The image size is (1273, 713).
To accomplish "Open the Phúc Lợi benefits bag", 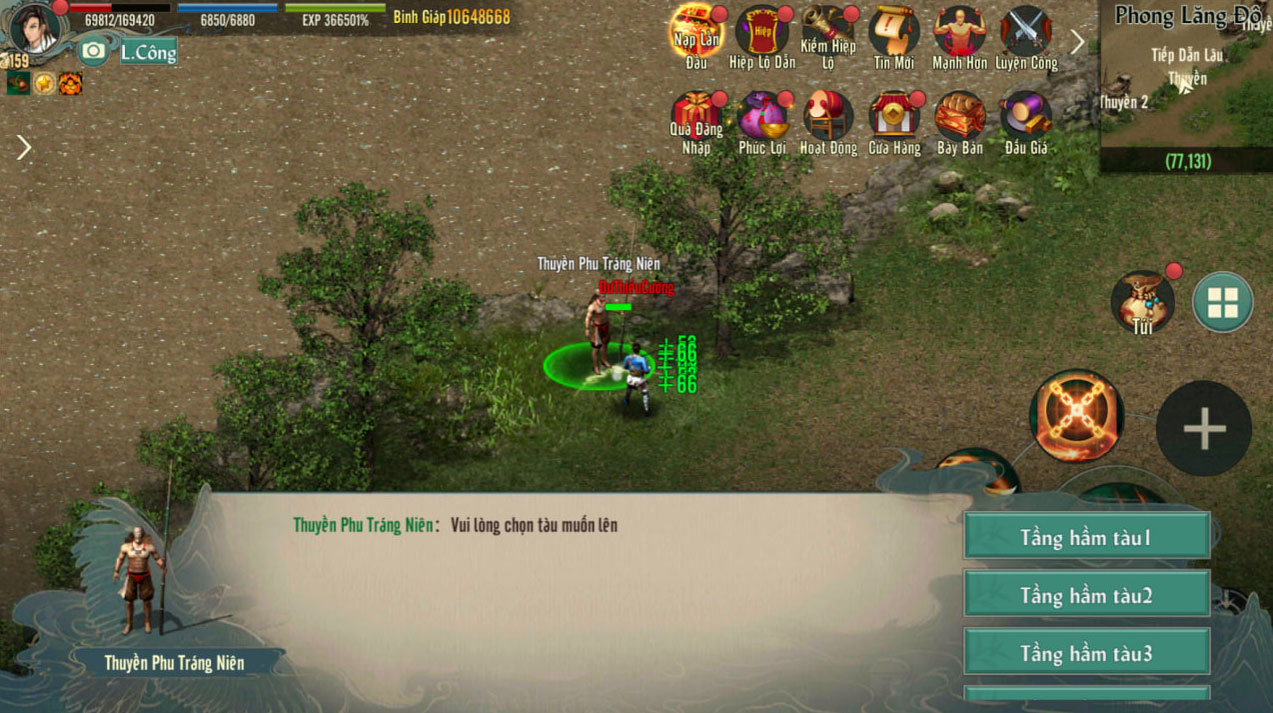I will pos(762,117).
